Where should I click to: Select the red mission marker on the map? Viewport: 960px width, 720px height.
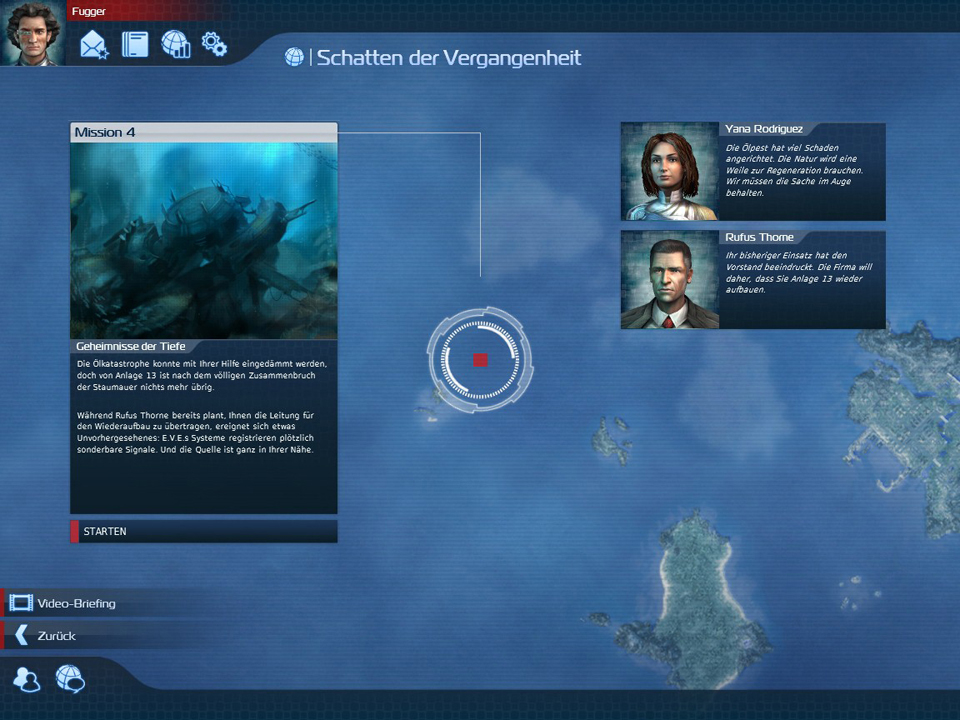(480, 360)
